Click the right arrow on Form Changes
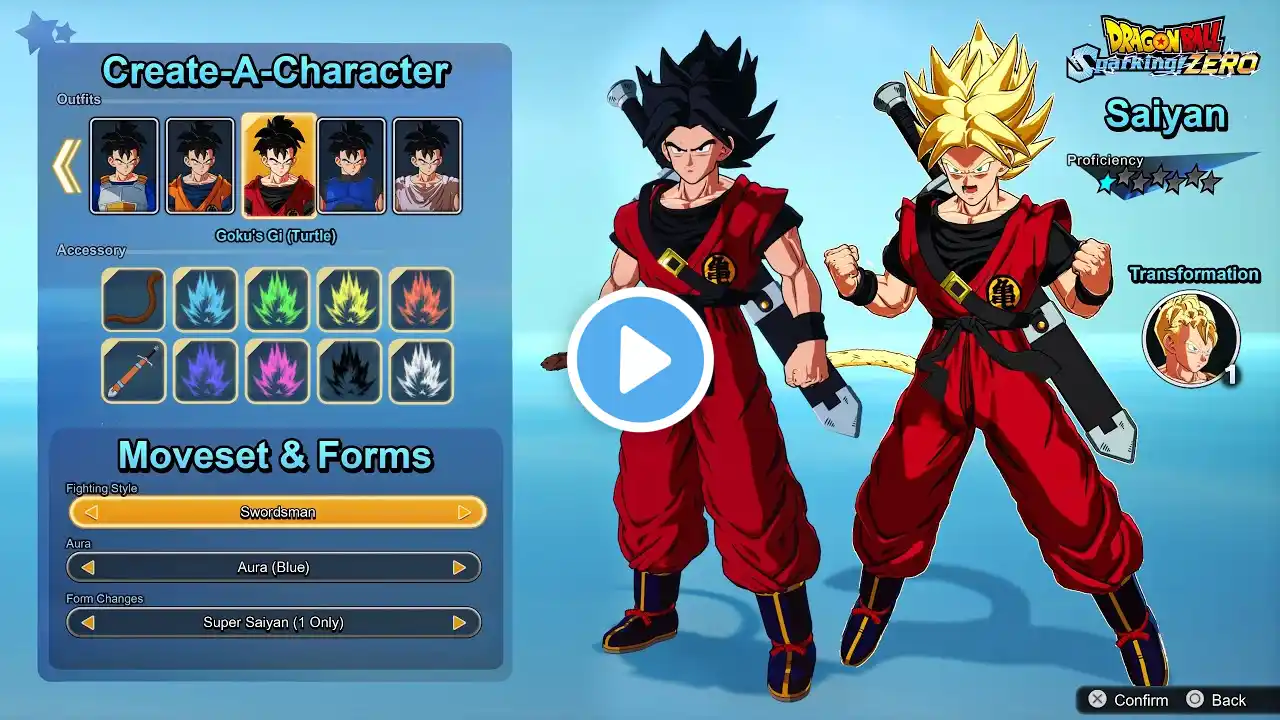Screen dimensions: 1280x720 459,622
